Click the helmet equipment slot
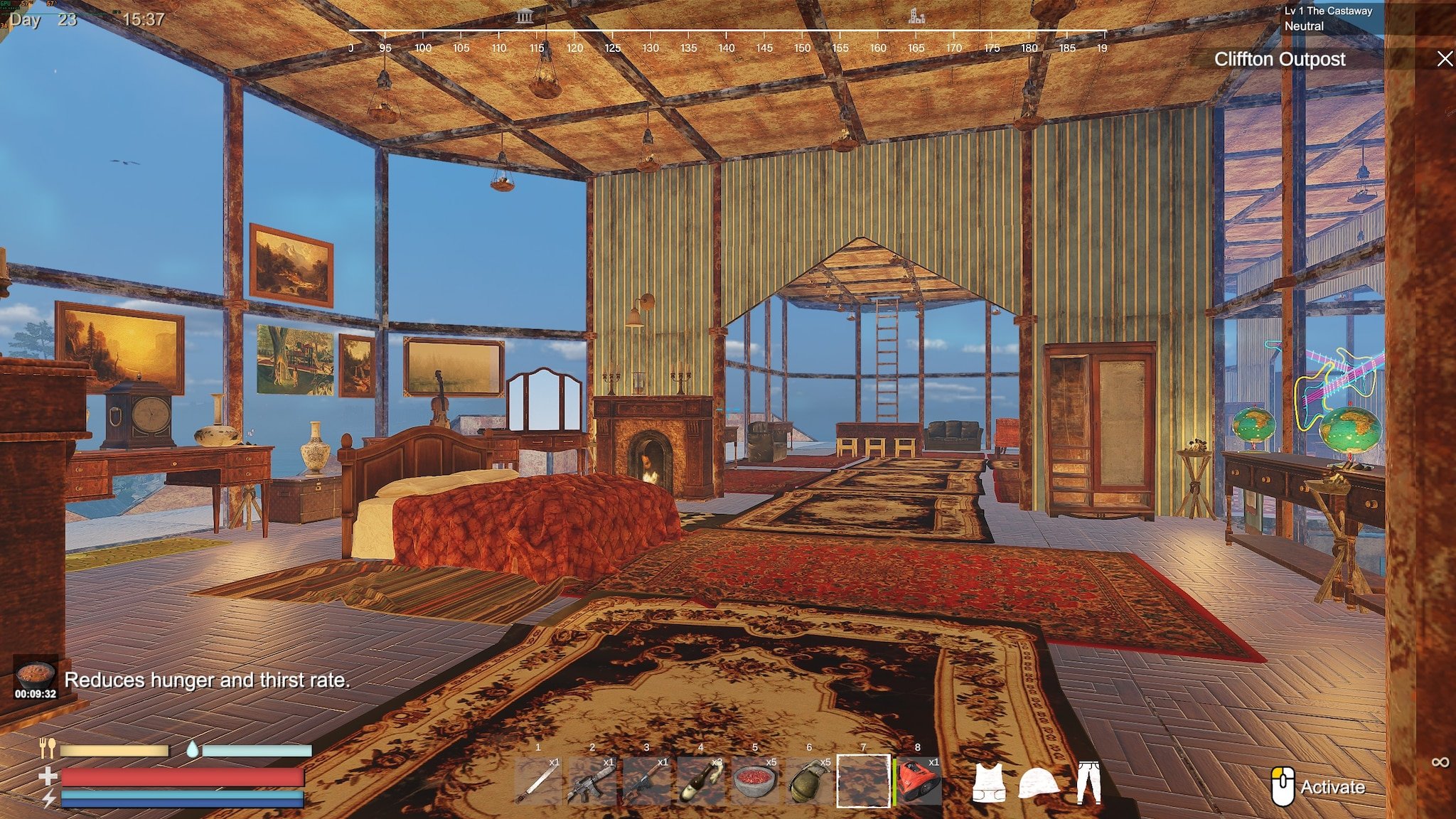This screenshot has height=819, width=1456. [1039, 783]
